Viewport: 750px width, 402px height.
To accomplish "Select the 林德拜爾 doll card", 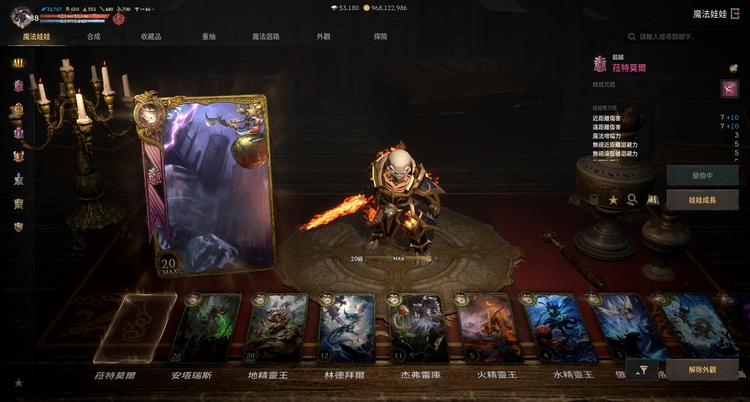I will click(344, 328).
